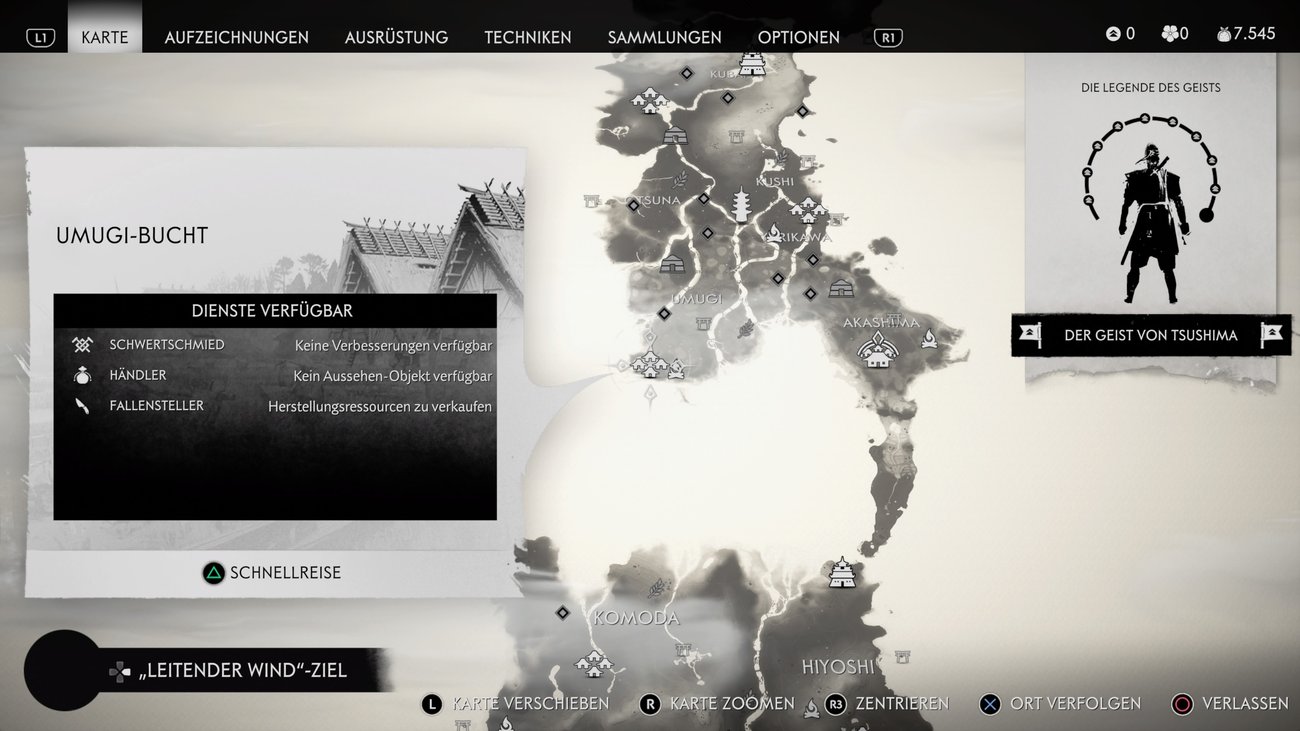1300x731 pixels.
Task: Click the technique points chevron icon
Action: (1112, 32)
